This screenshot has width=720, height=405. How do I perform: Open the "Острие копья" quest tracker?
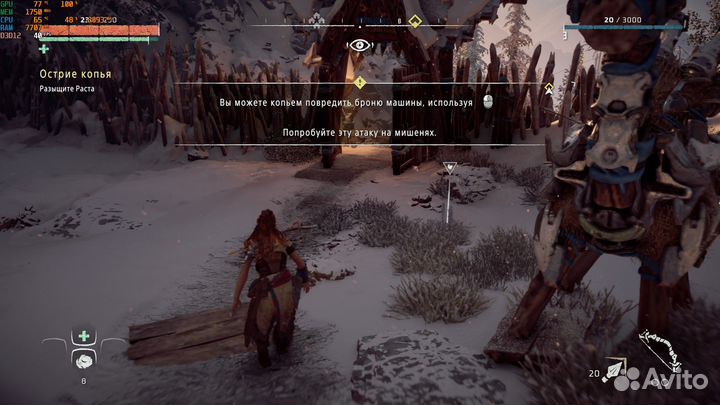[x=75, y=75]
